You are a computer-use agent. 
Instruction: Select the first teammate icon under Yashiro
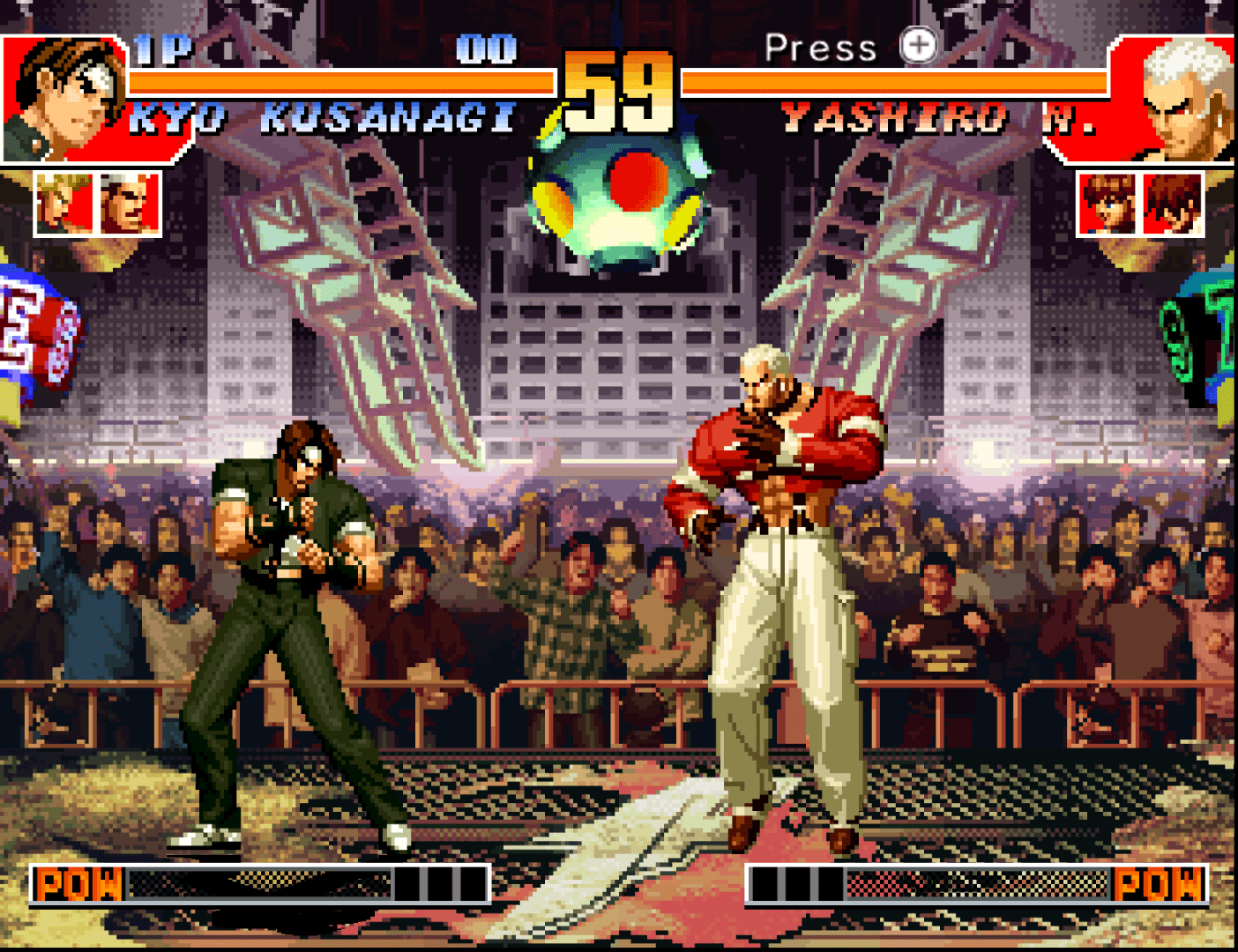[1106, 205]
